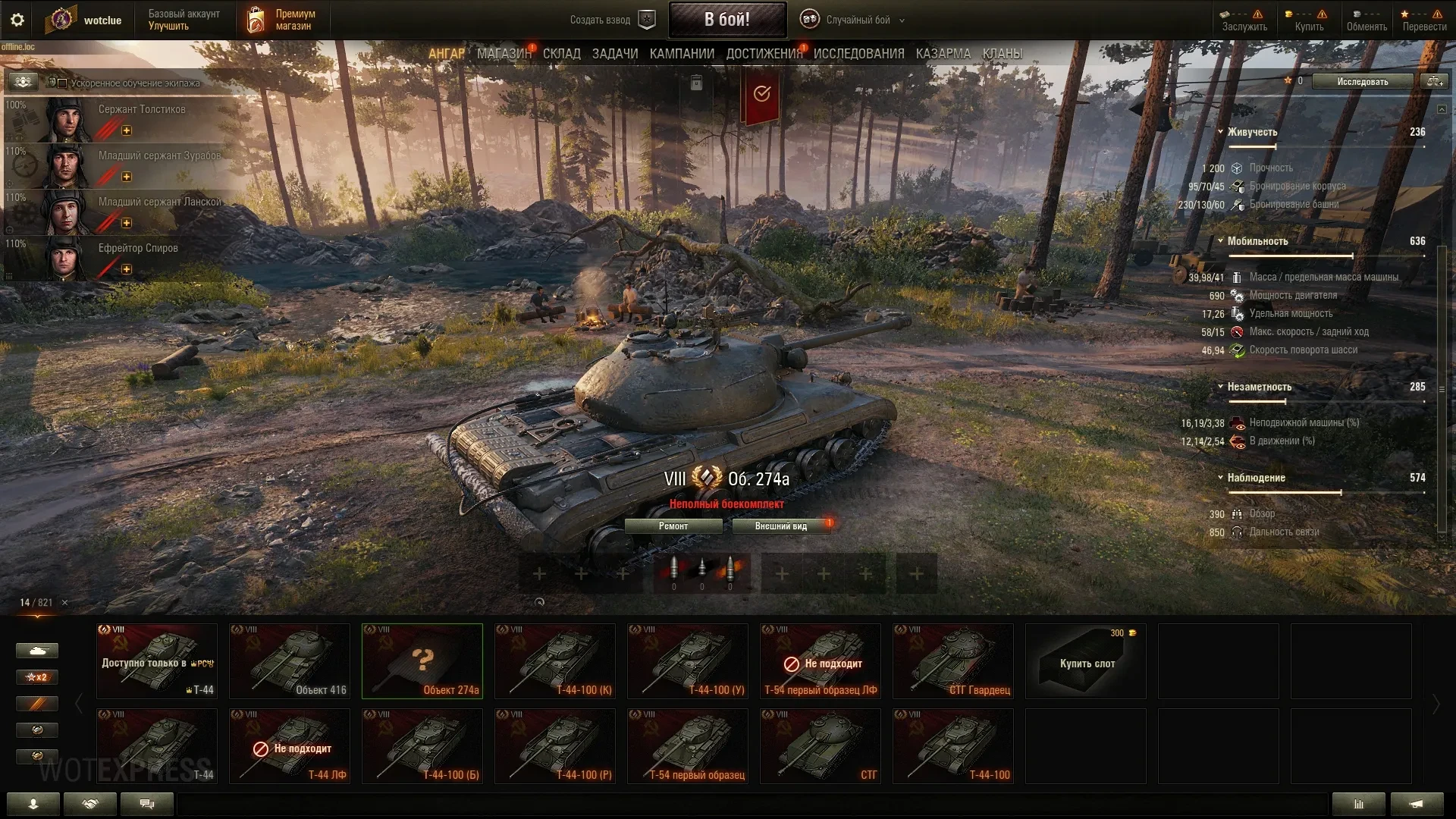The height and width of the screenshot is (819, 1456).
Task: Go to the ИССЛЕДОВАНИЯ tab
Action: point(858,54)
